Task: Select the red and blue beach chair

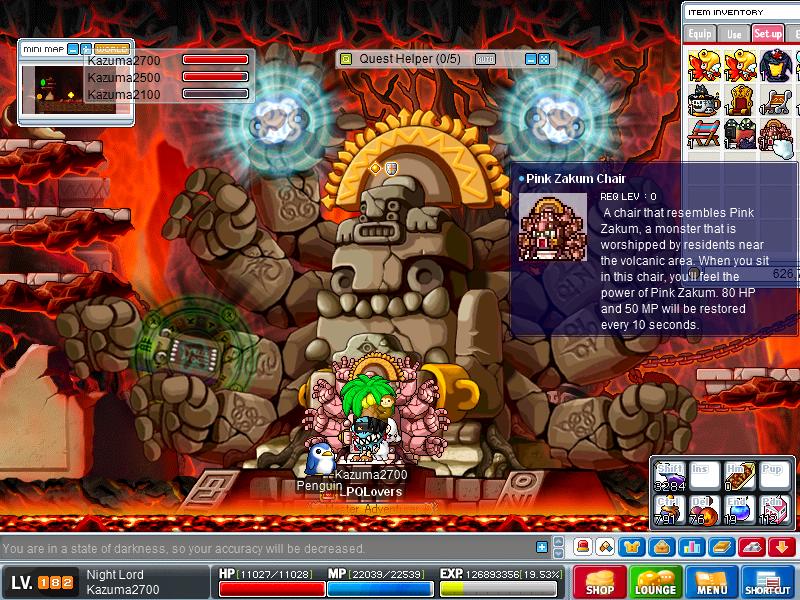Action: coord(704,133)
